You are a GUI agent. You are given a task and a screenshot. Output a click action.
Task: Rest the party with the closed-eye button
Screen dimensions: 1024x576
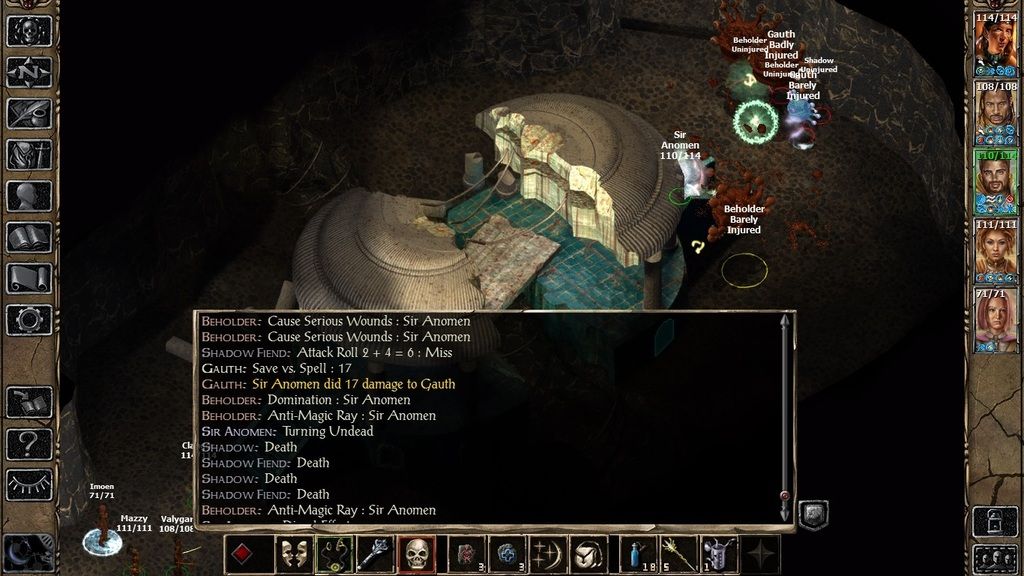click(29, 484)
